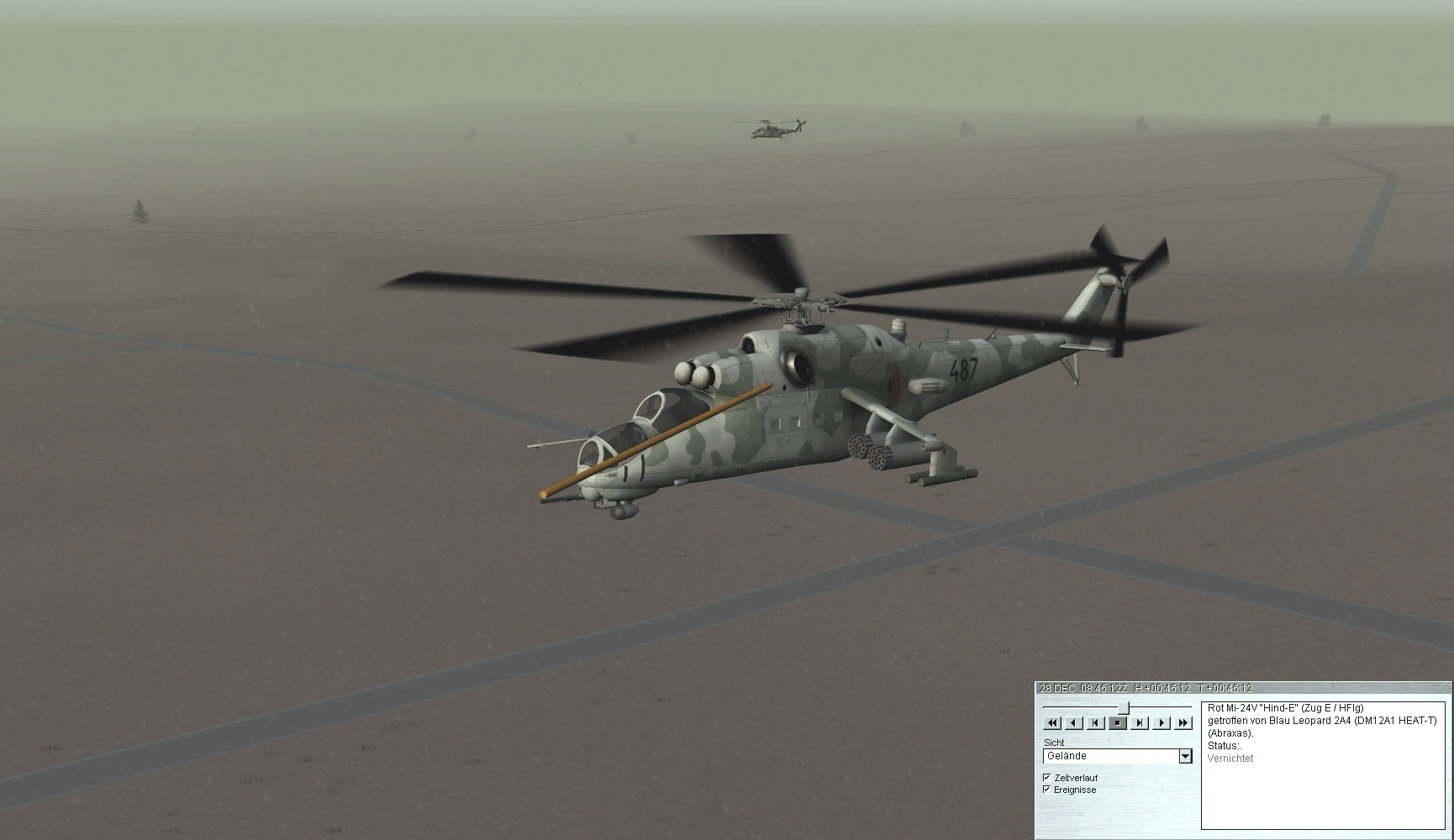Toggle the Ereignisse checkbox
The width and height of the screenshot is (1454, 840).
[1046, 790]
